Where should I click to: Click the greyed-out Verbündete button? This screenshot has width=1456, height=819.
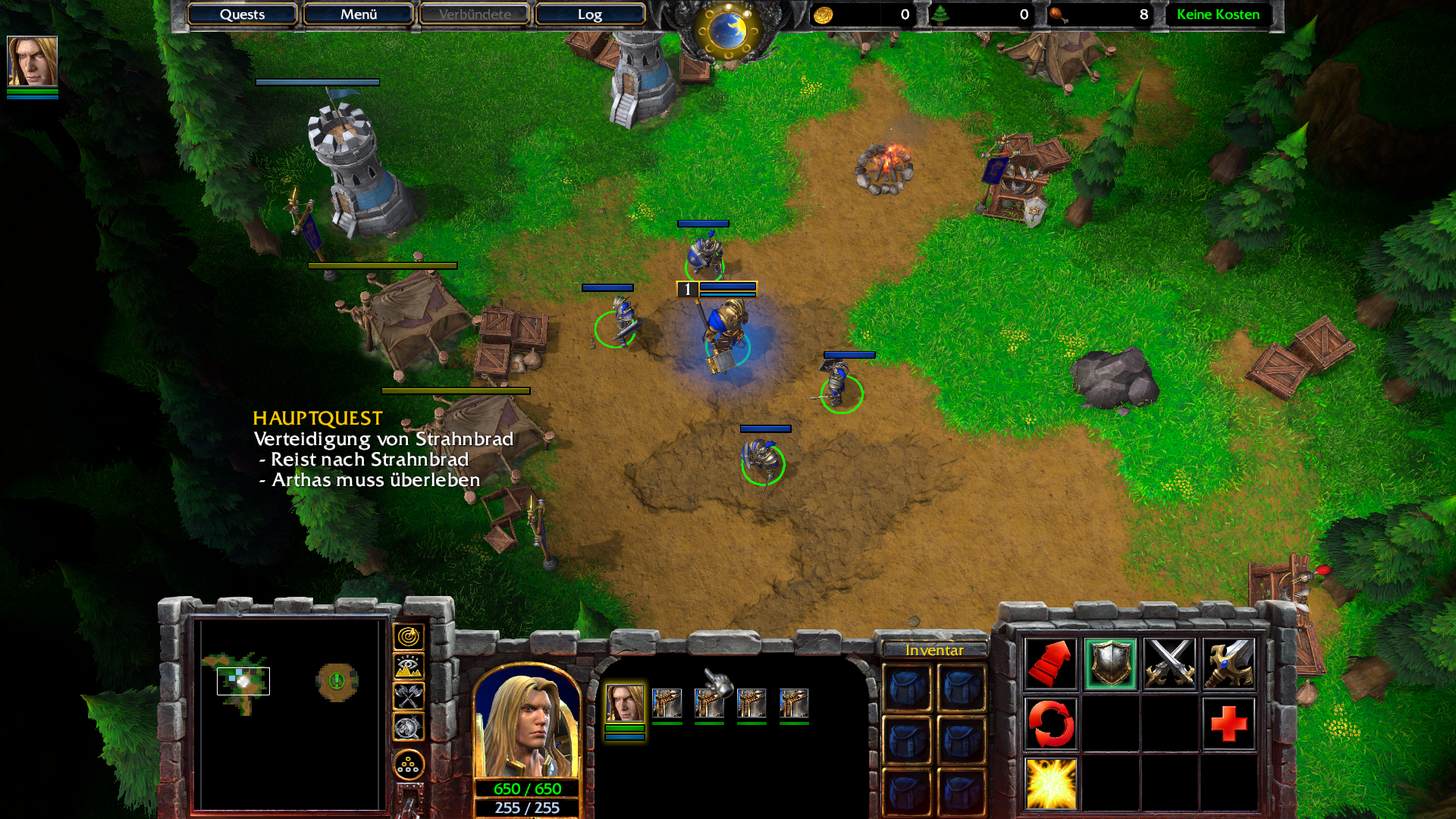tap(474, 14)
